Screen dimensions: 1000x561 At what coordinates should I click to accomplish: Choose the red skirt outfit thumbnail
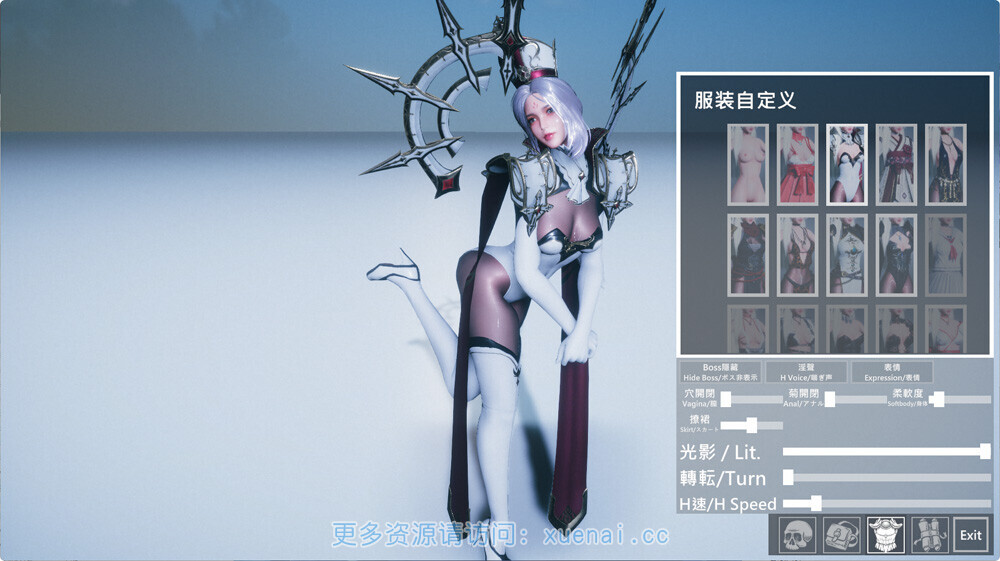pyautogui.click(x=797, y=165)
